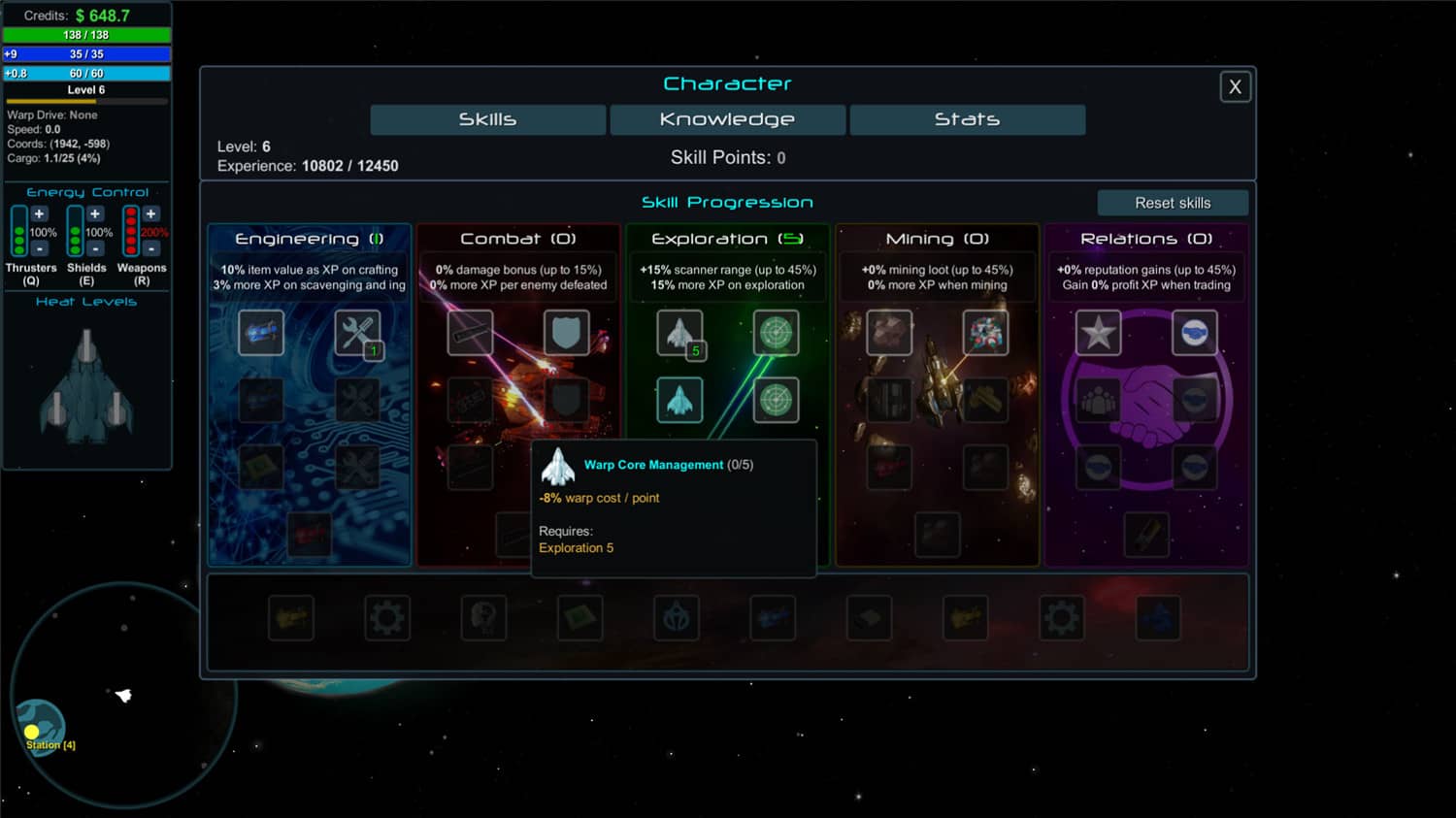The height and width of the screenshot is (818, 1456).
Task: Select the Warp Core Management skill icon
Action: click(x=679, y=400)
